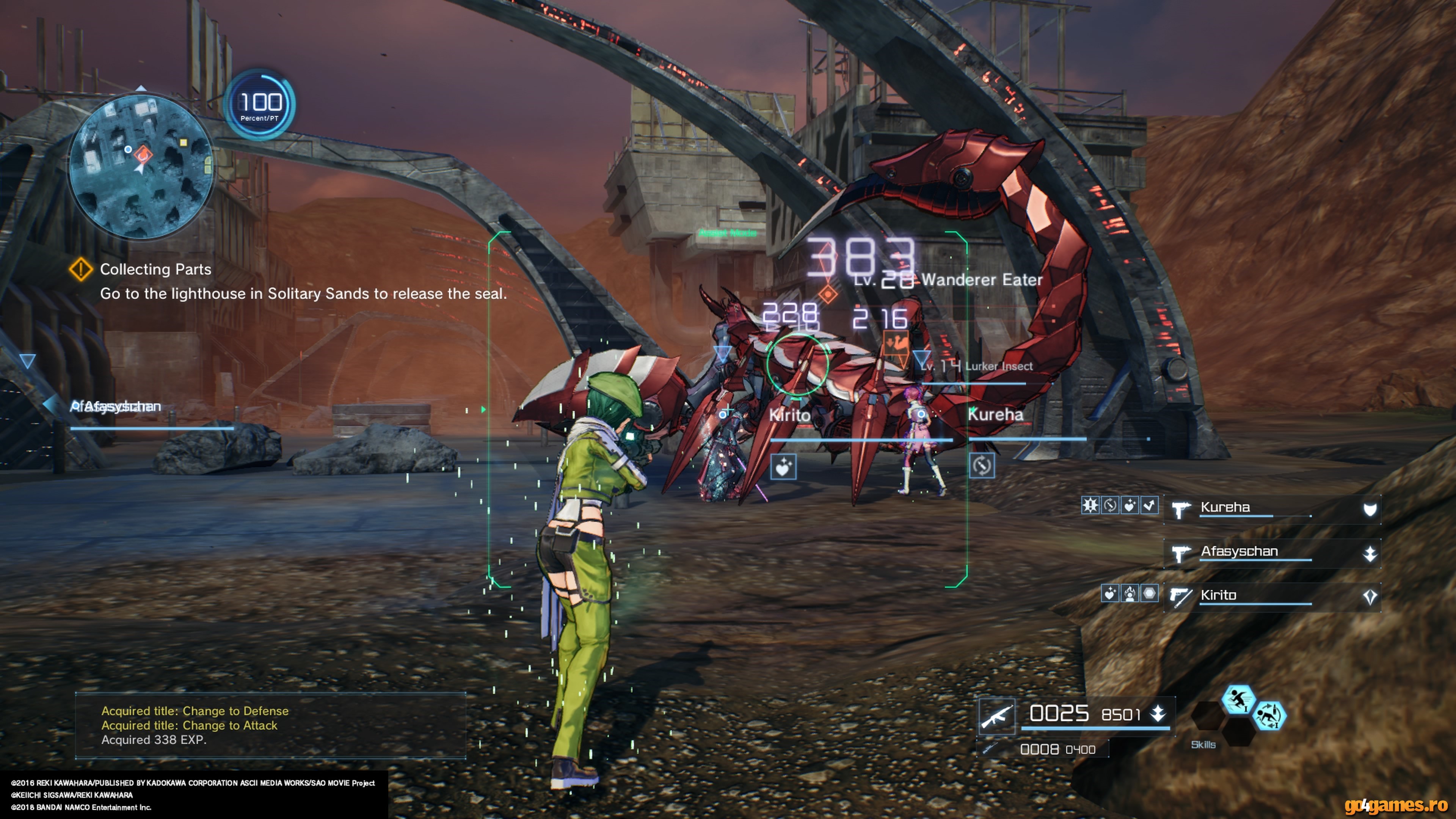Select the Collecting Parts quest tracker

[155, 270]
